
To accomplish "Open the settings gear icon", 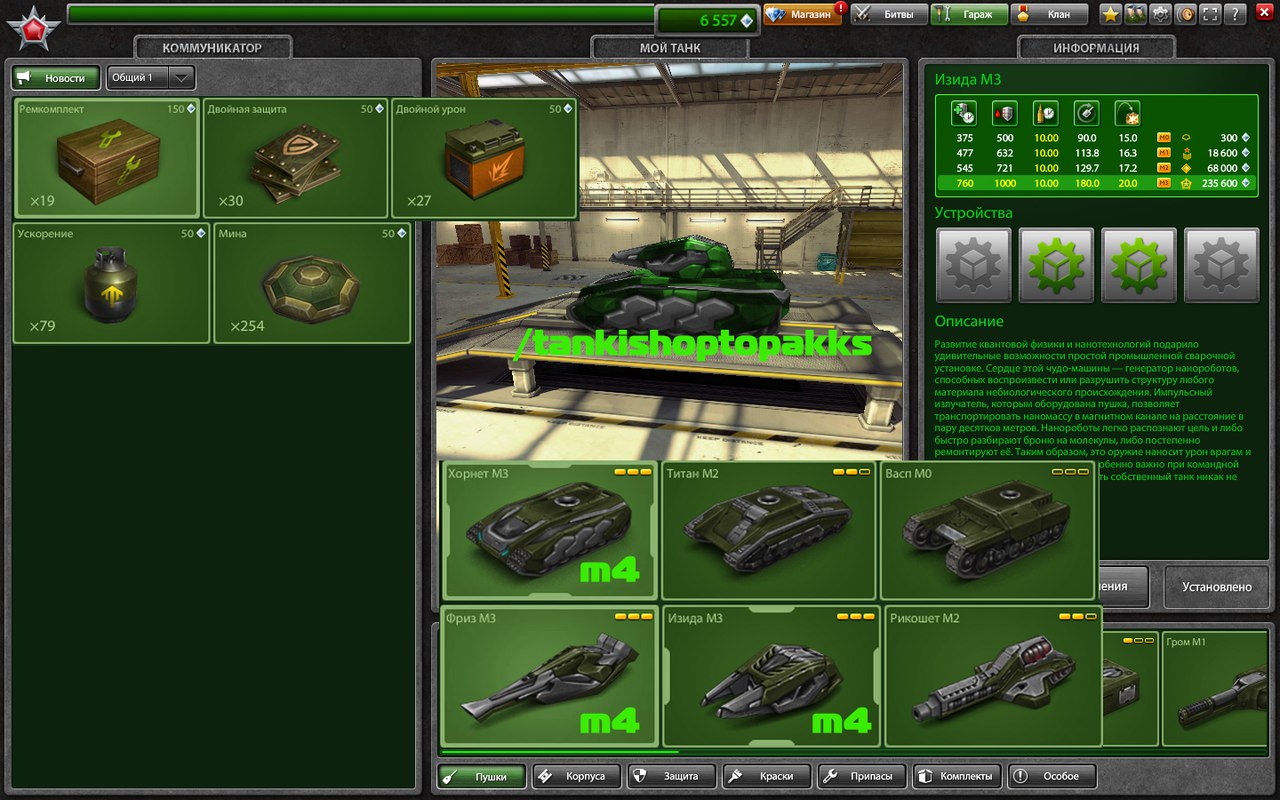I will pyautogui.click(x=1160, y=15).
